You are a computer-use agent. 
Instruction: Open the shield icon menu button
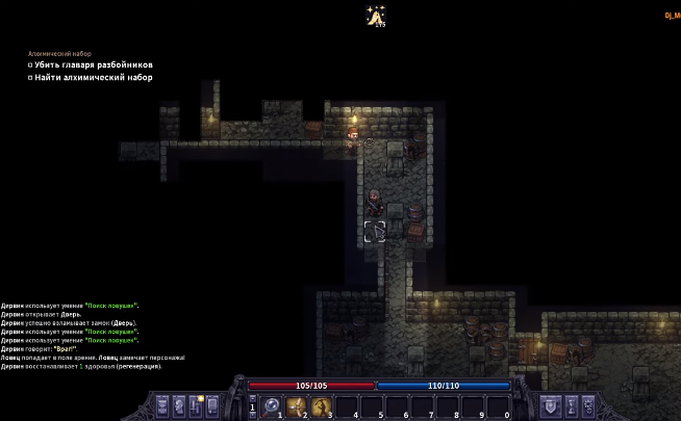coord(550,406)
